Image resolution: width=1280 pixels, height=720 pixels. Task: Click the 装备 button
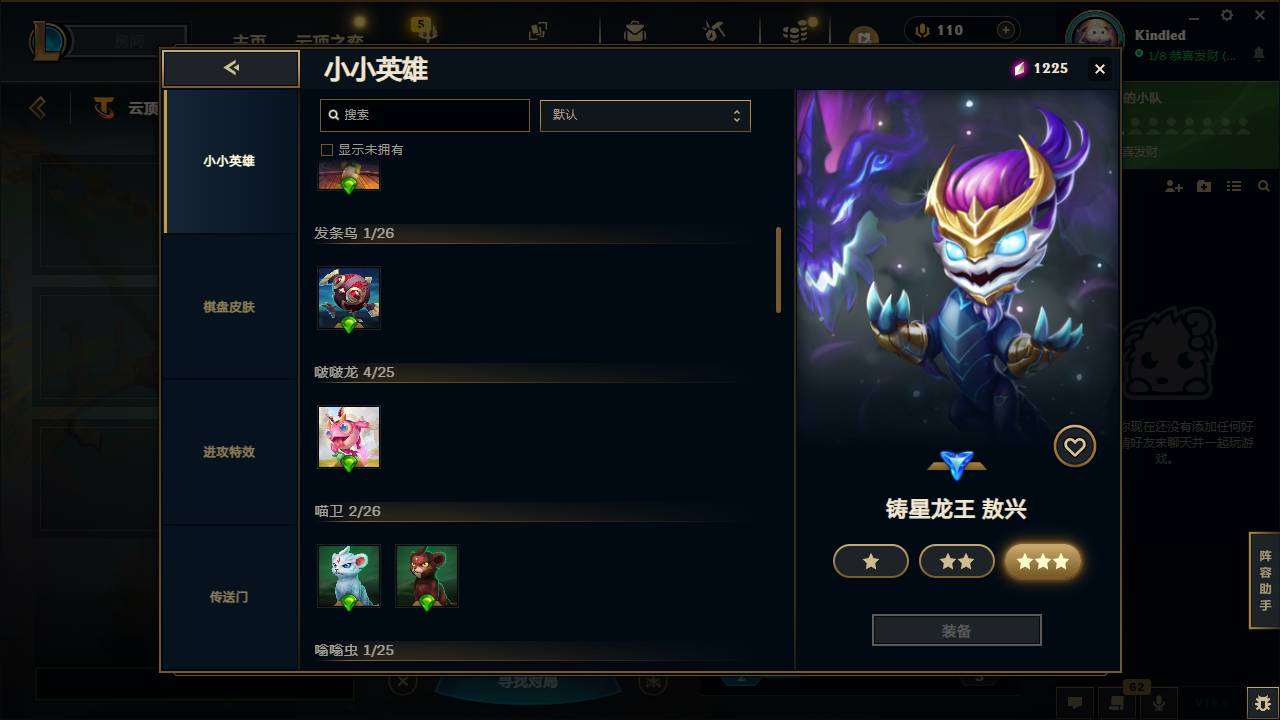(956, 629)
